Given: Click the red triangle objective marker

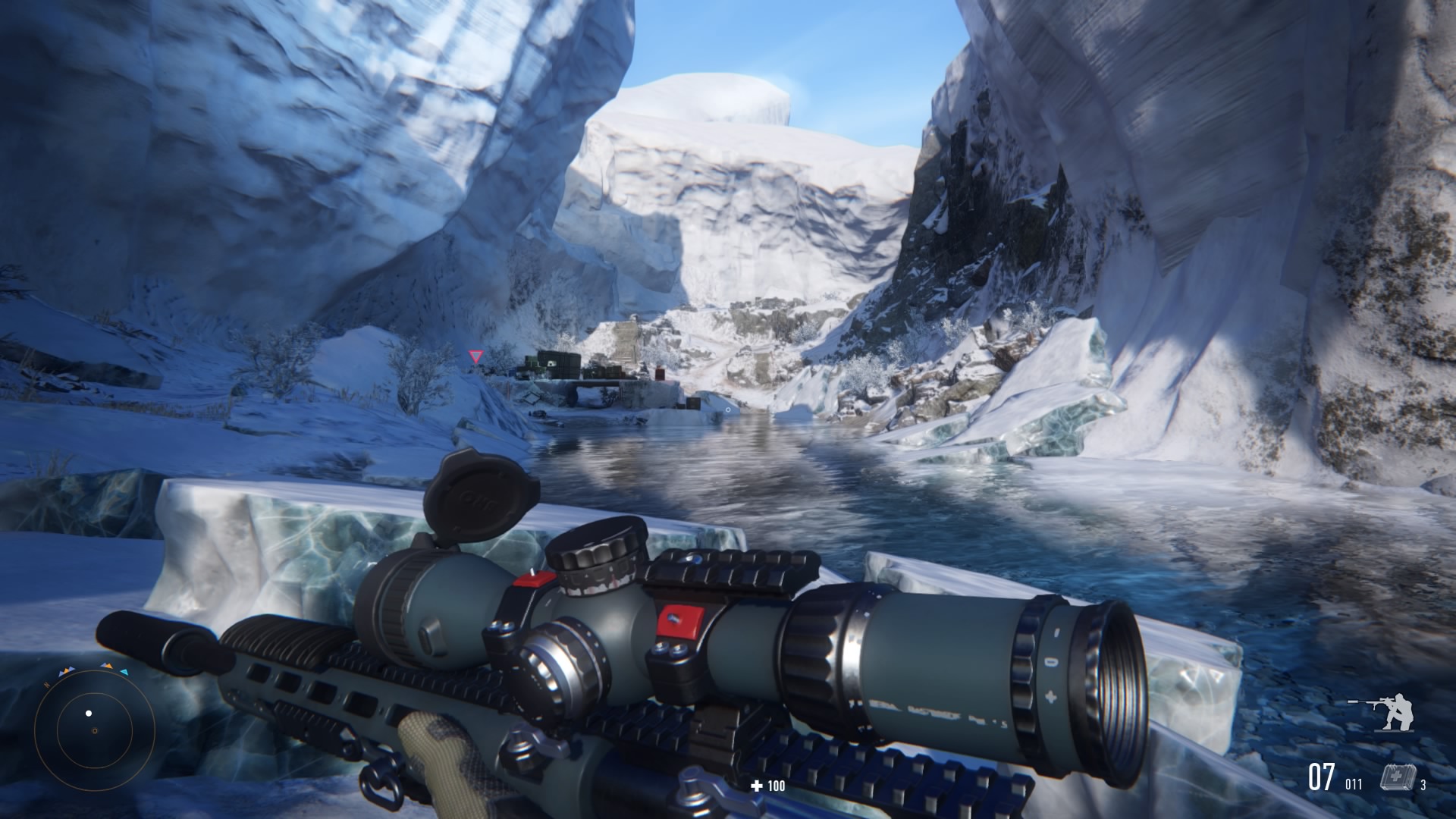Looking at the screenshot, I should (x=475, y=356).
